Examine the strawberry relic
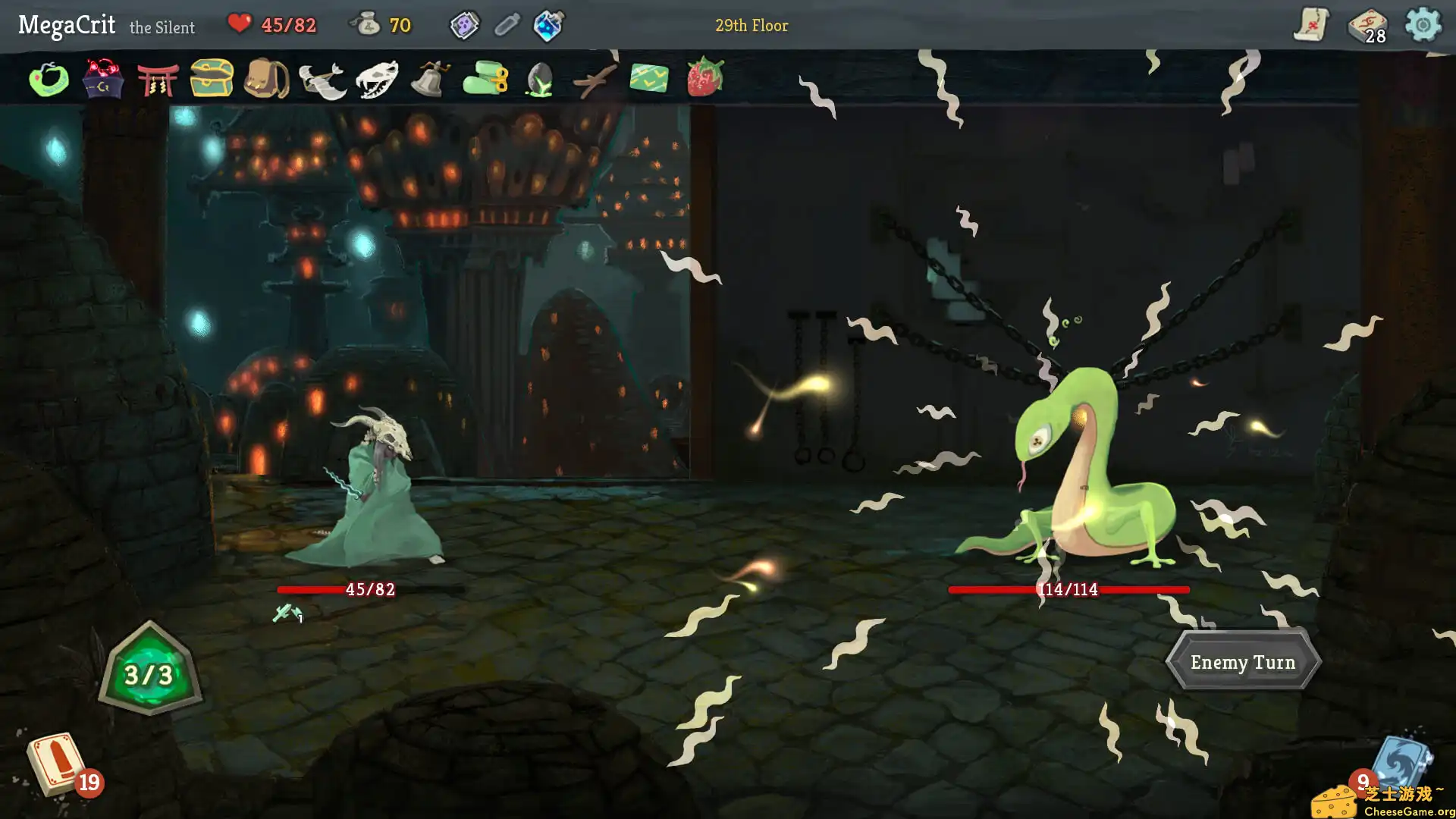Image resolution: width=1456 pixels, height=819 pixels. tap(705, 80)
